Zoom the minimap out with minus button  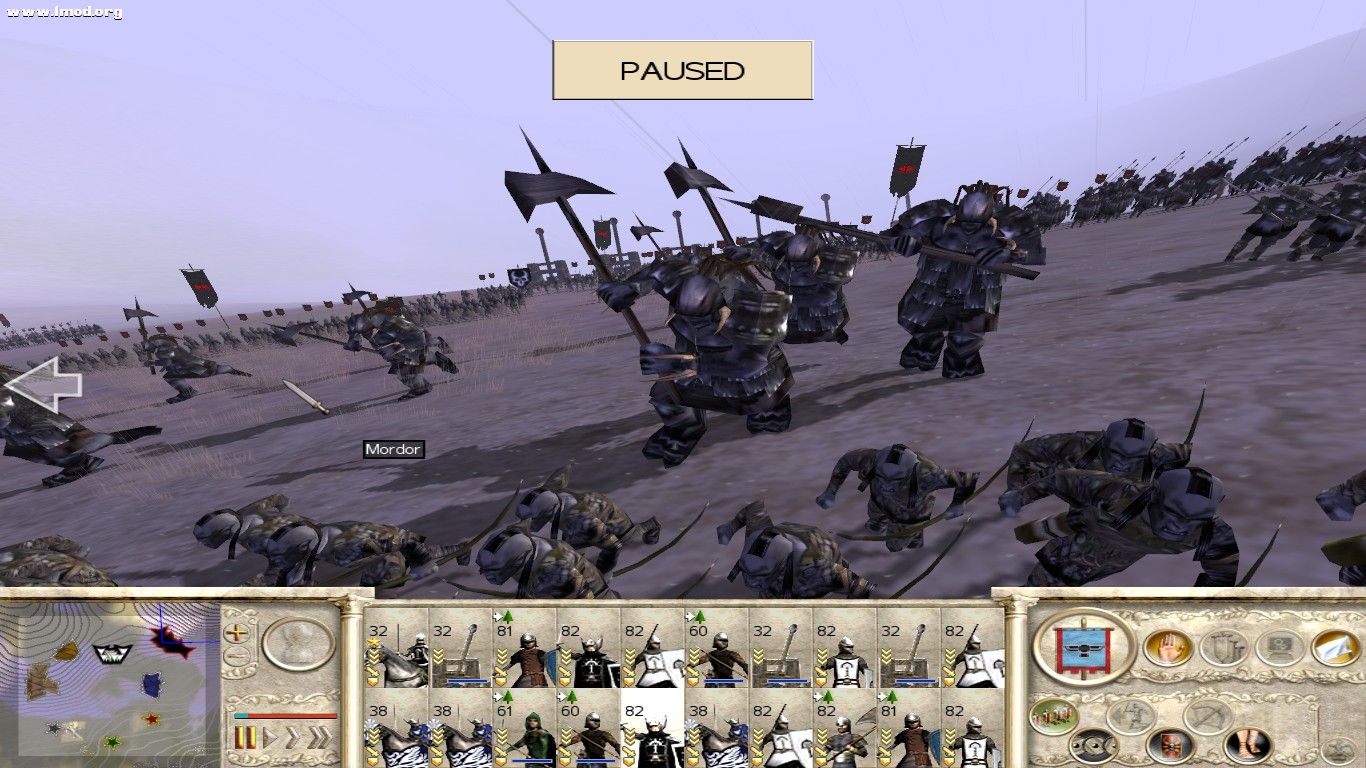pyautogui.click(x=235, y=656)
